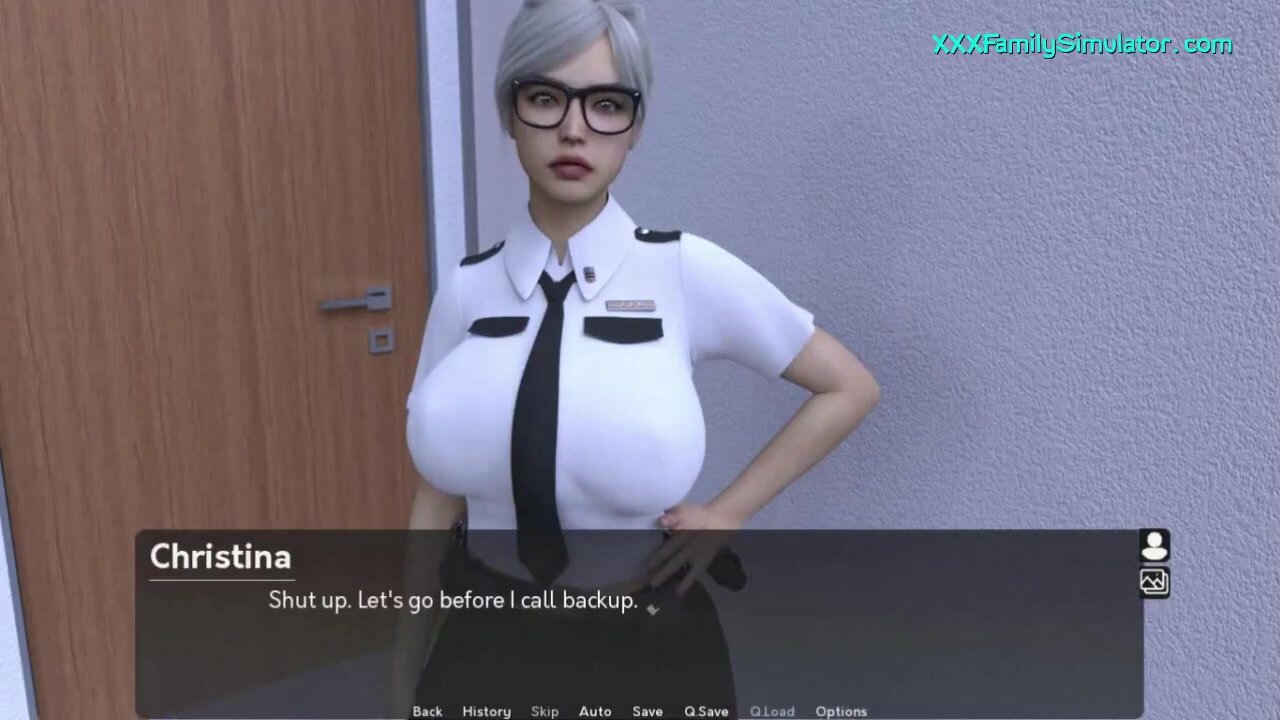Open the Options menu
The width and height of the screenshot is (1280, 720).
coord(841,711)
